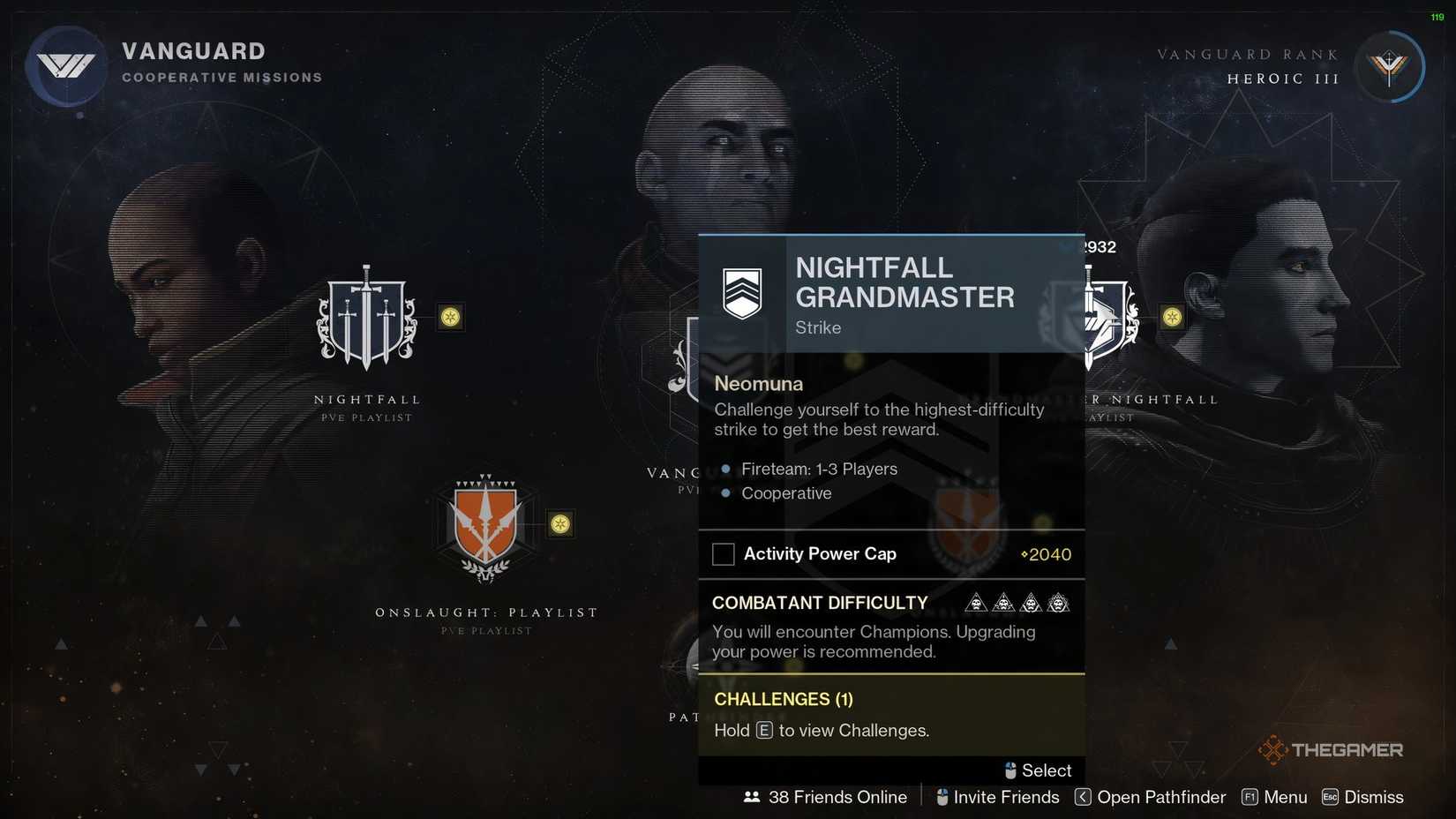Click the Vanguard Rank Heroic III emblem

point(1390,66)
